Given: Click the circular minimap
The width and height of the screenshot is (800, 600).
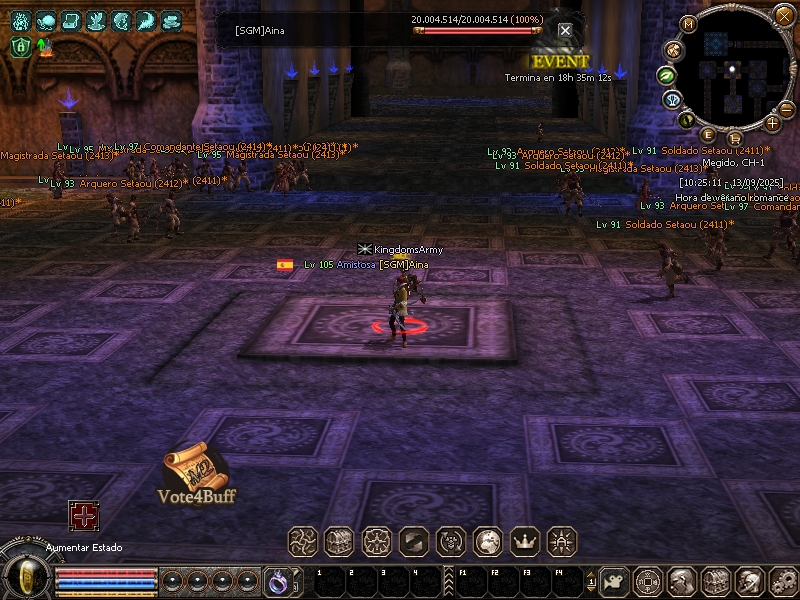Looking at the screenshot, I should (733, 68).
